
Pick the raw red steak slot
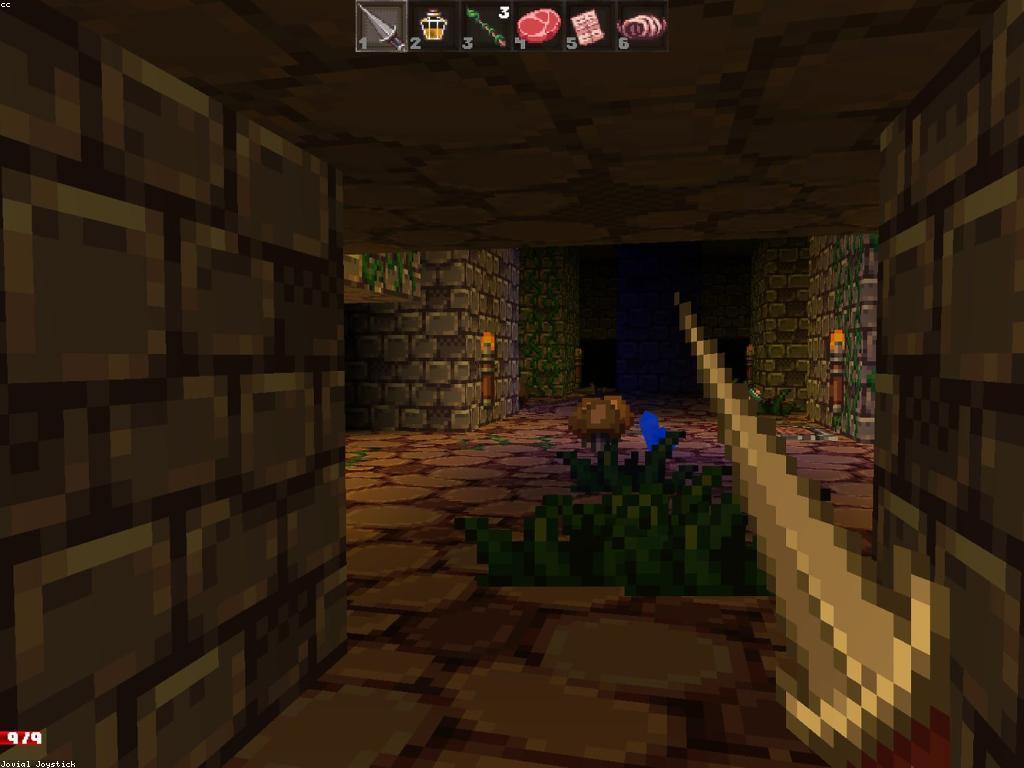click(538, 25)
